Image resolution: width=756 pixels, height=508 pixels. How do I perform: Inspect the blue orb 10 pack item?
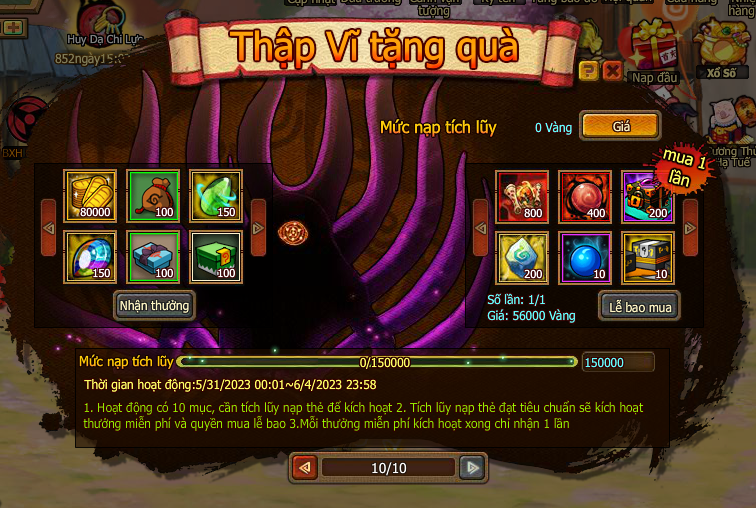tap(584, 257)
